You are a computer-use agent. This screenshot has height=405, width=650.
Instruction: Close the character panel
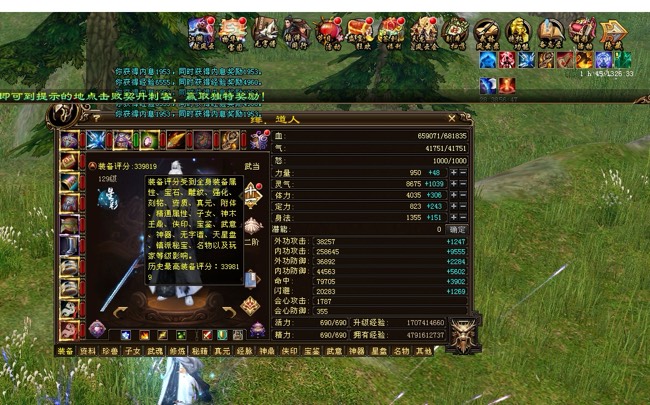coord(451,118)
